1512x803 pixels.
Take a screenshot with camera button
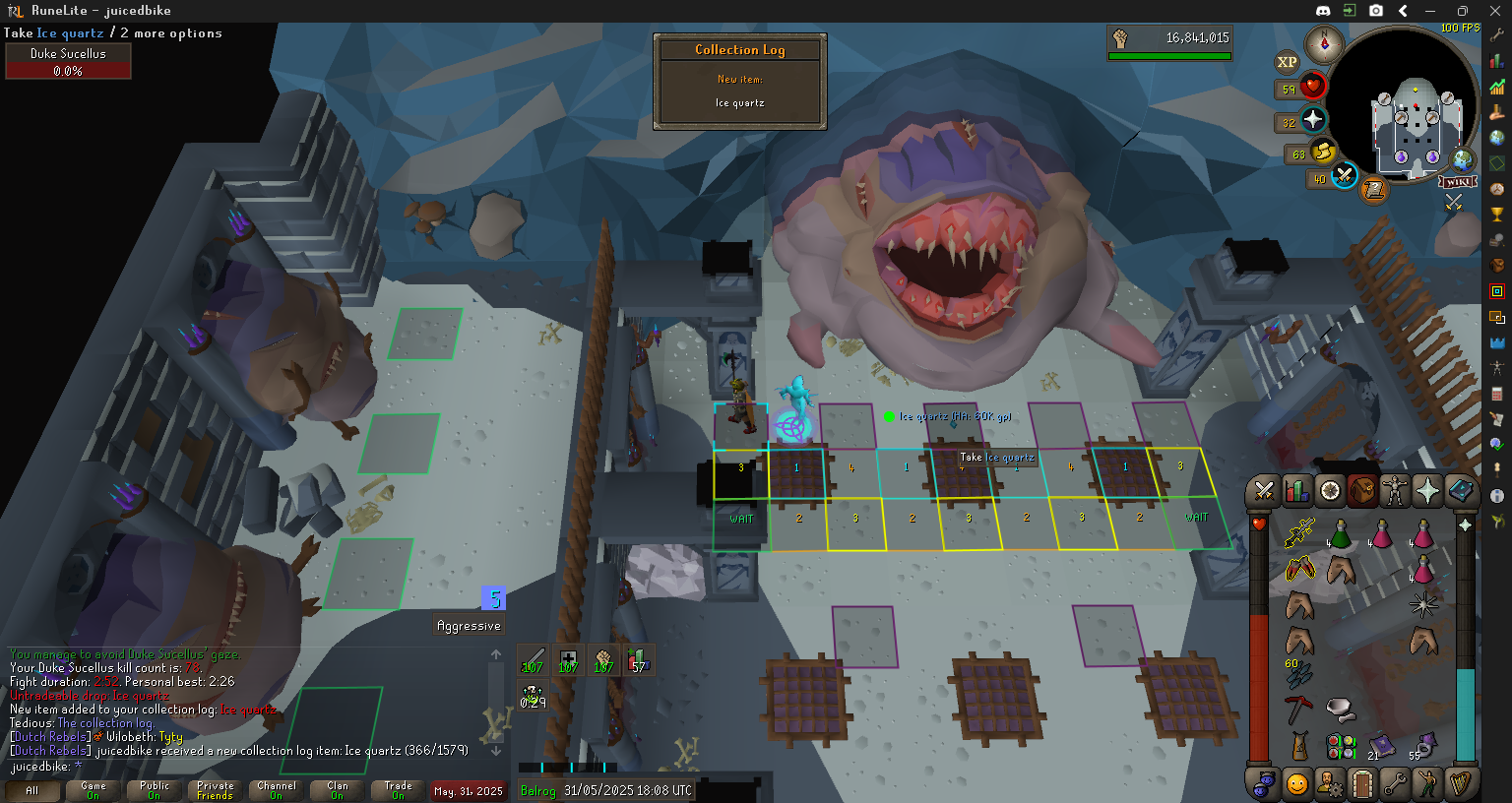click(1376, 11)
